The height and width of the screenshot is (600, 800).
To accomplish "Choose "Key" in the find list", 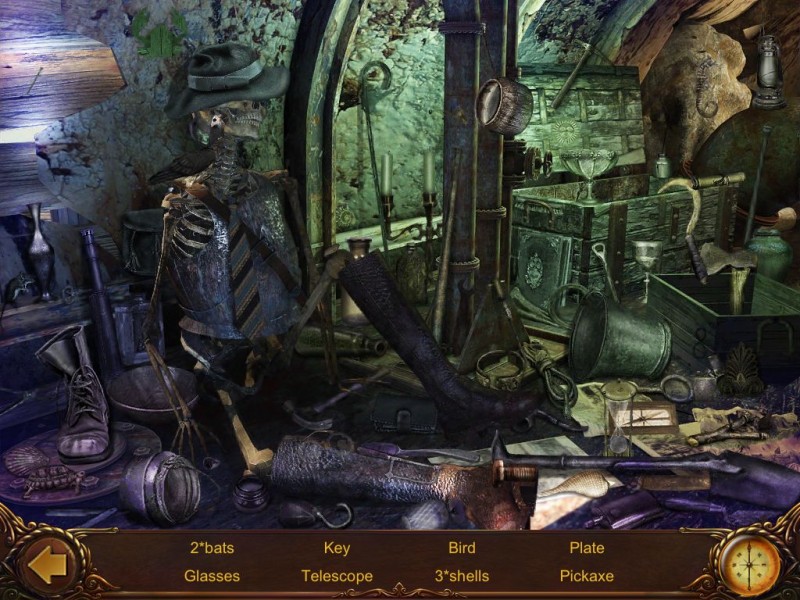I will coord(337,548).
